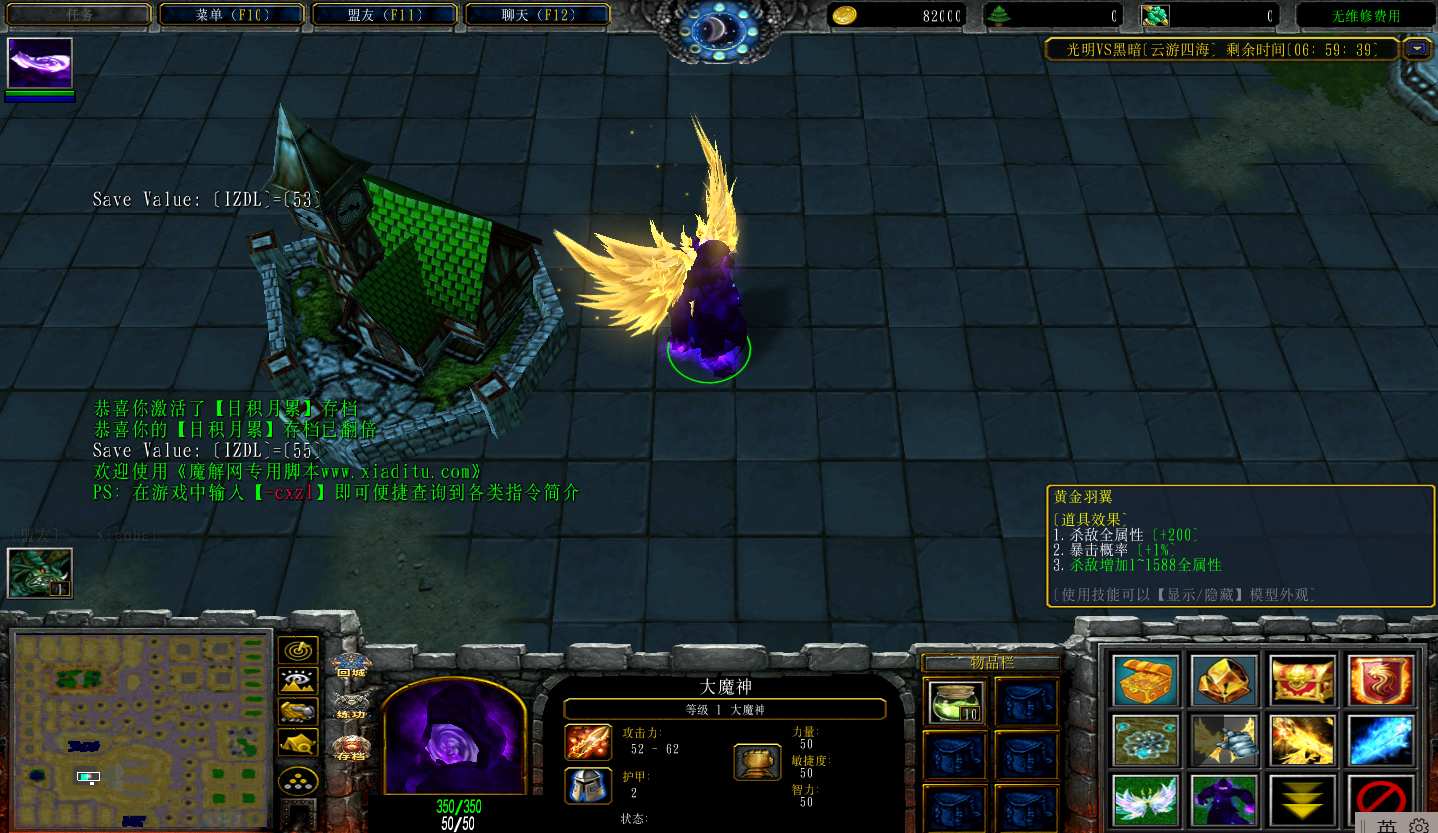Click the 大魔神 hero portrait
Viewport: 1438px width, 833px height.
tap(453, 738)
